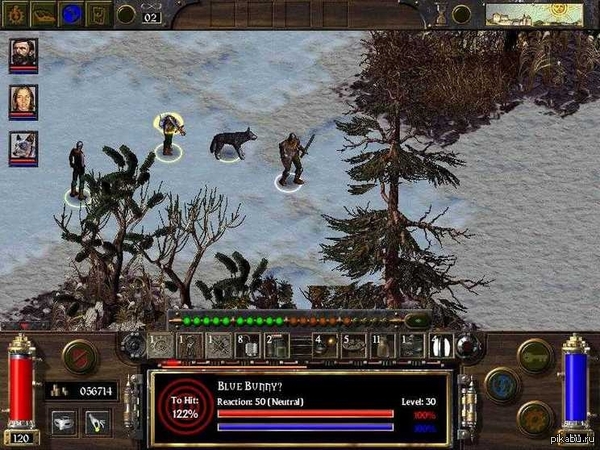Open the blue swirl spells button
This screenshot has width=600, height=450.
tap(502, 385)
